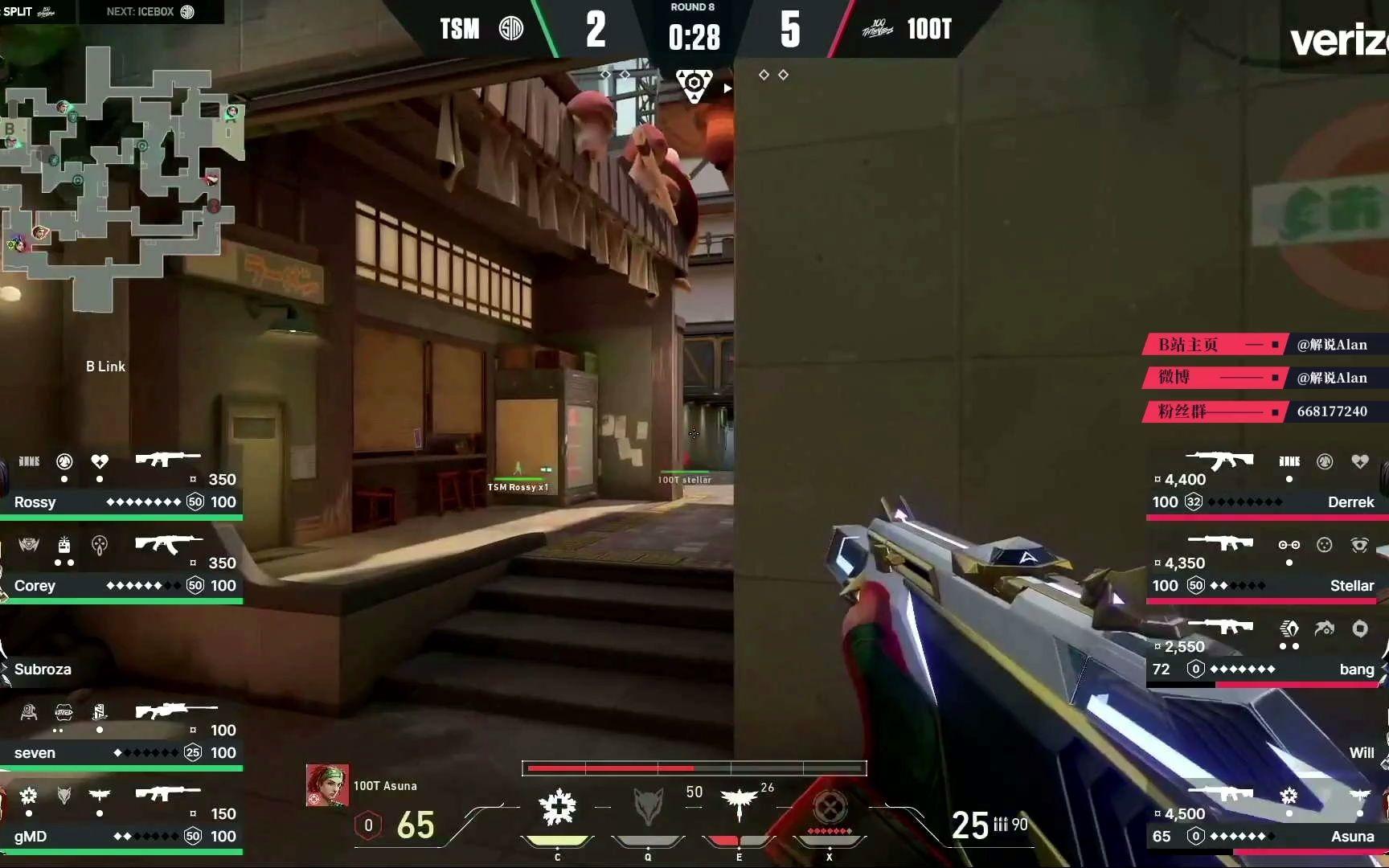The width and height of the screenshot is (1389, 868).
Task: Click the fan group number 668177240
Action: tap(1334, 411)
